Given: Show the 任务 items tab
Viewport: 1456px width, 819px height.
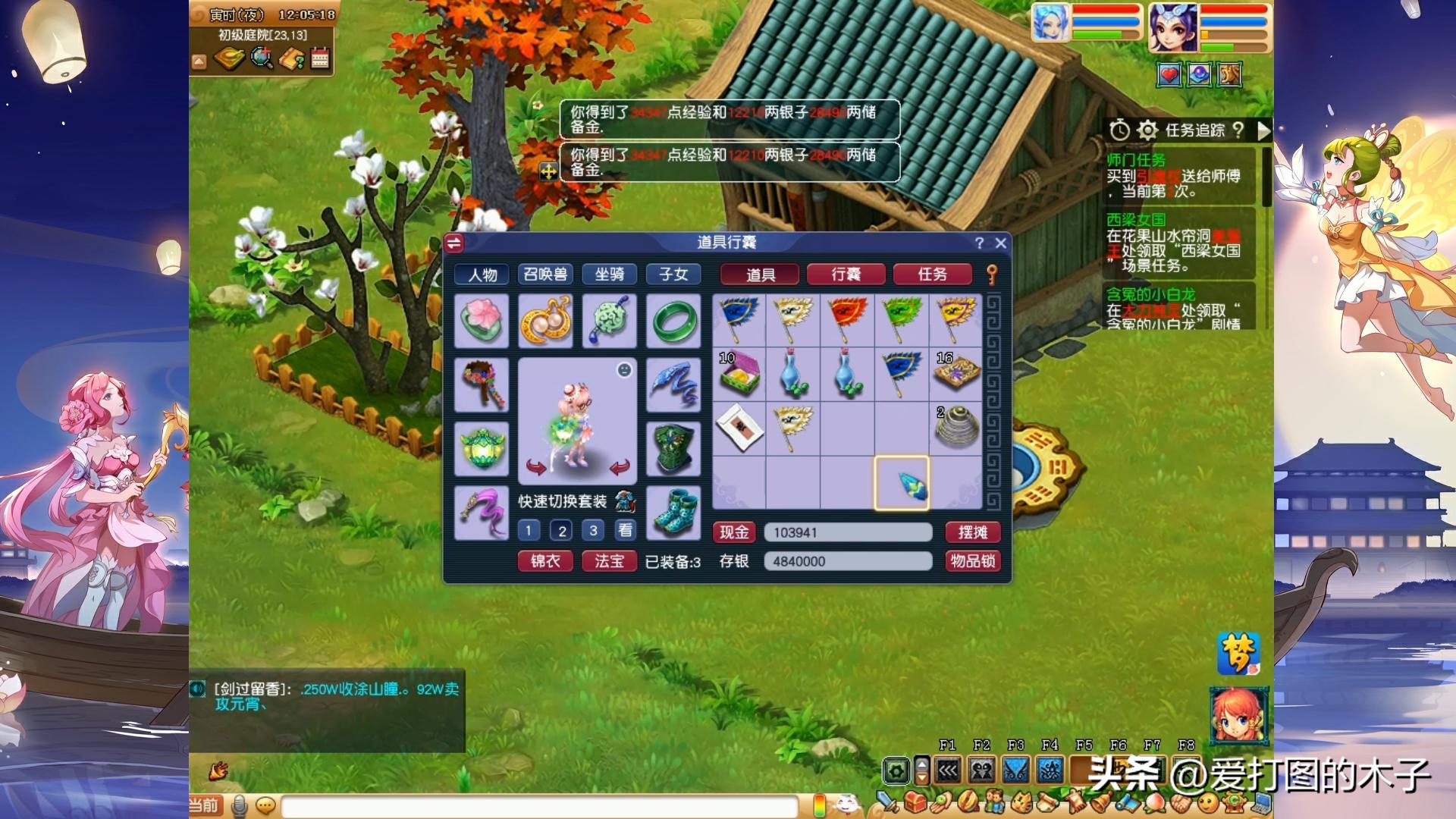Looking at the screenshot, I should [932, 275].
